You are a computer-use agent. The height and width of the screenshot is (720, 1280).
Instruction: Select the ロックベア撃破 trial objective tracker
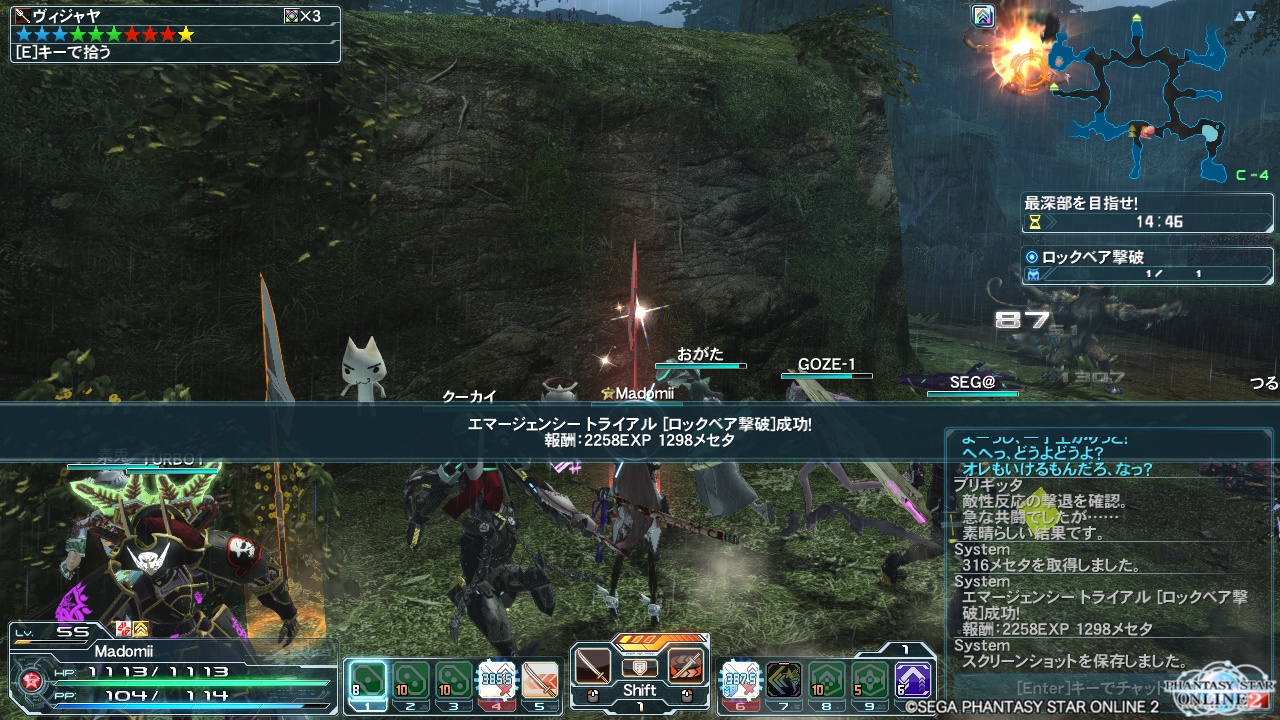point(1146,265)
